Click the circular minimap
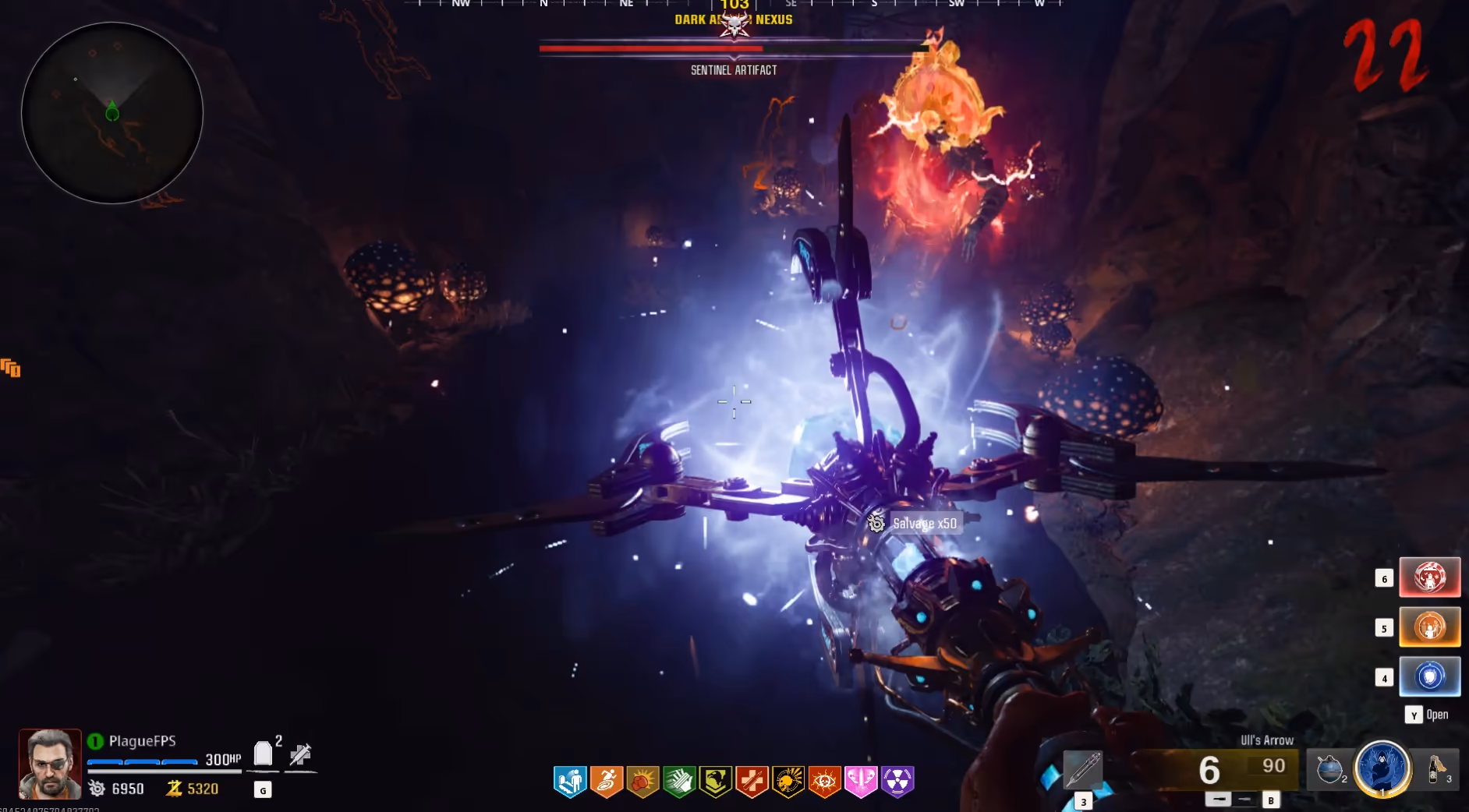Viewport: 1469px width, 812px height. [112, 113]
